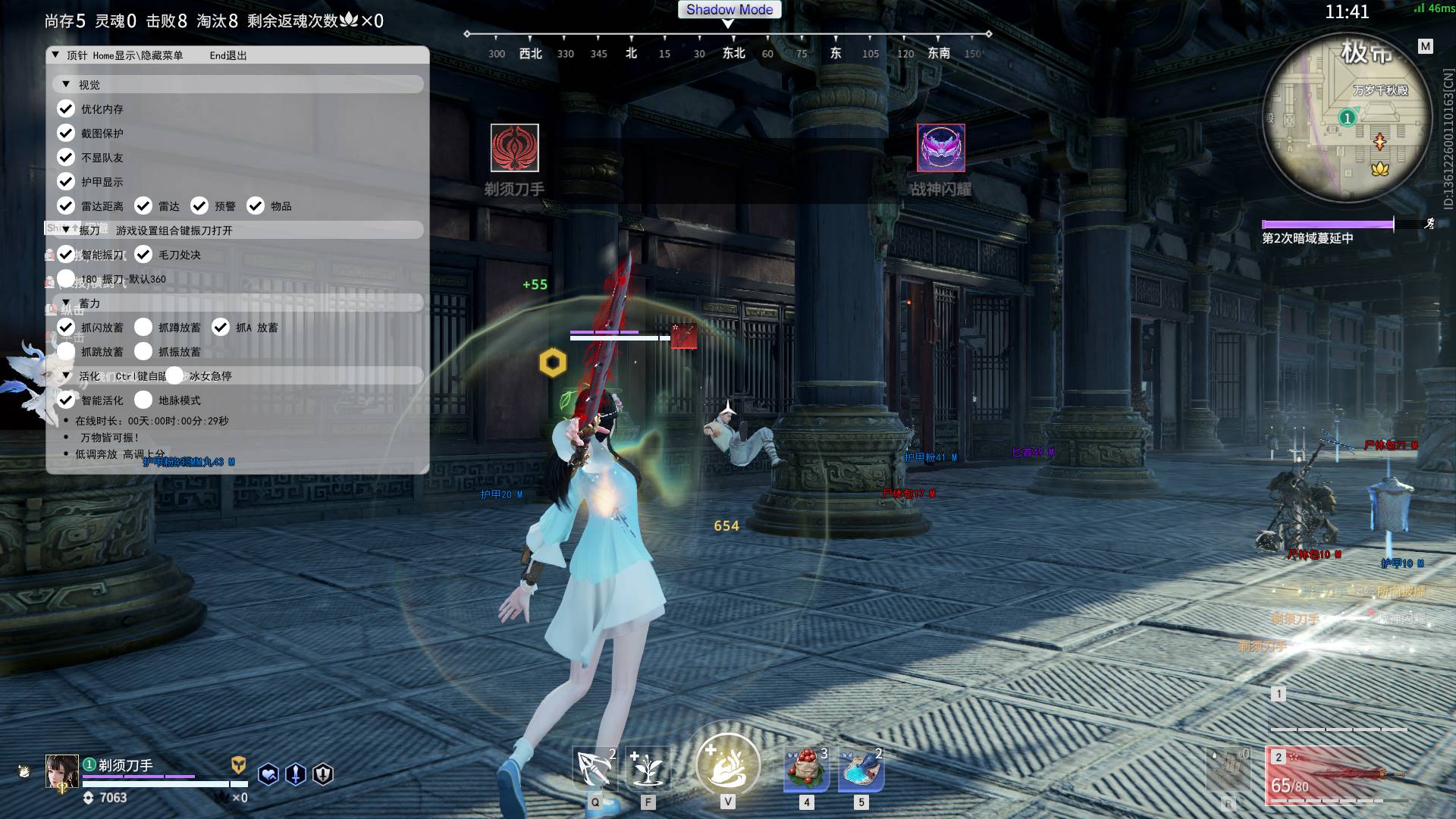Select the purple 战神闪耀 emblem
The width and height of the screenshot is (1456, 819).
(940, 148)
